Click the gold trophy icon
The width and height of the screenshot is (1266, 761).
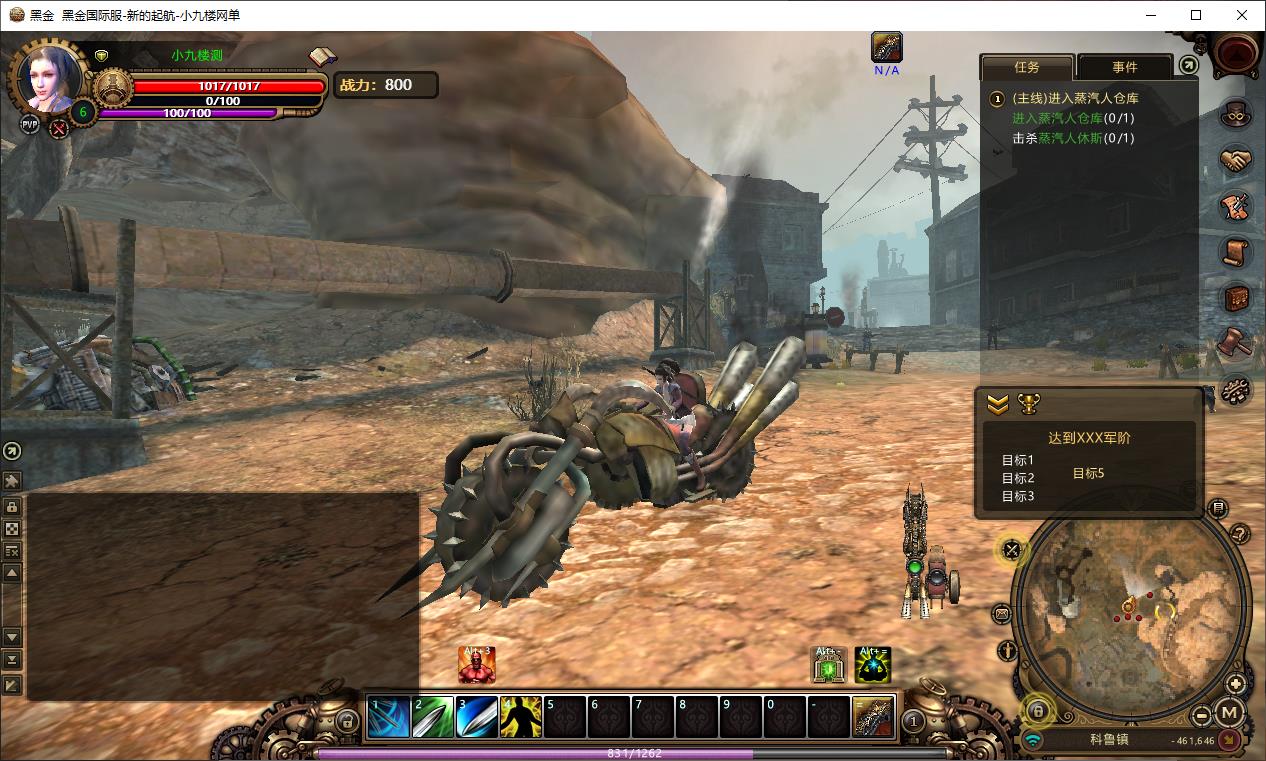click(1028, 404)
